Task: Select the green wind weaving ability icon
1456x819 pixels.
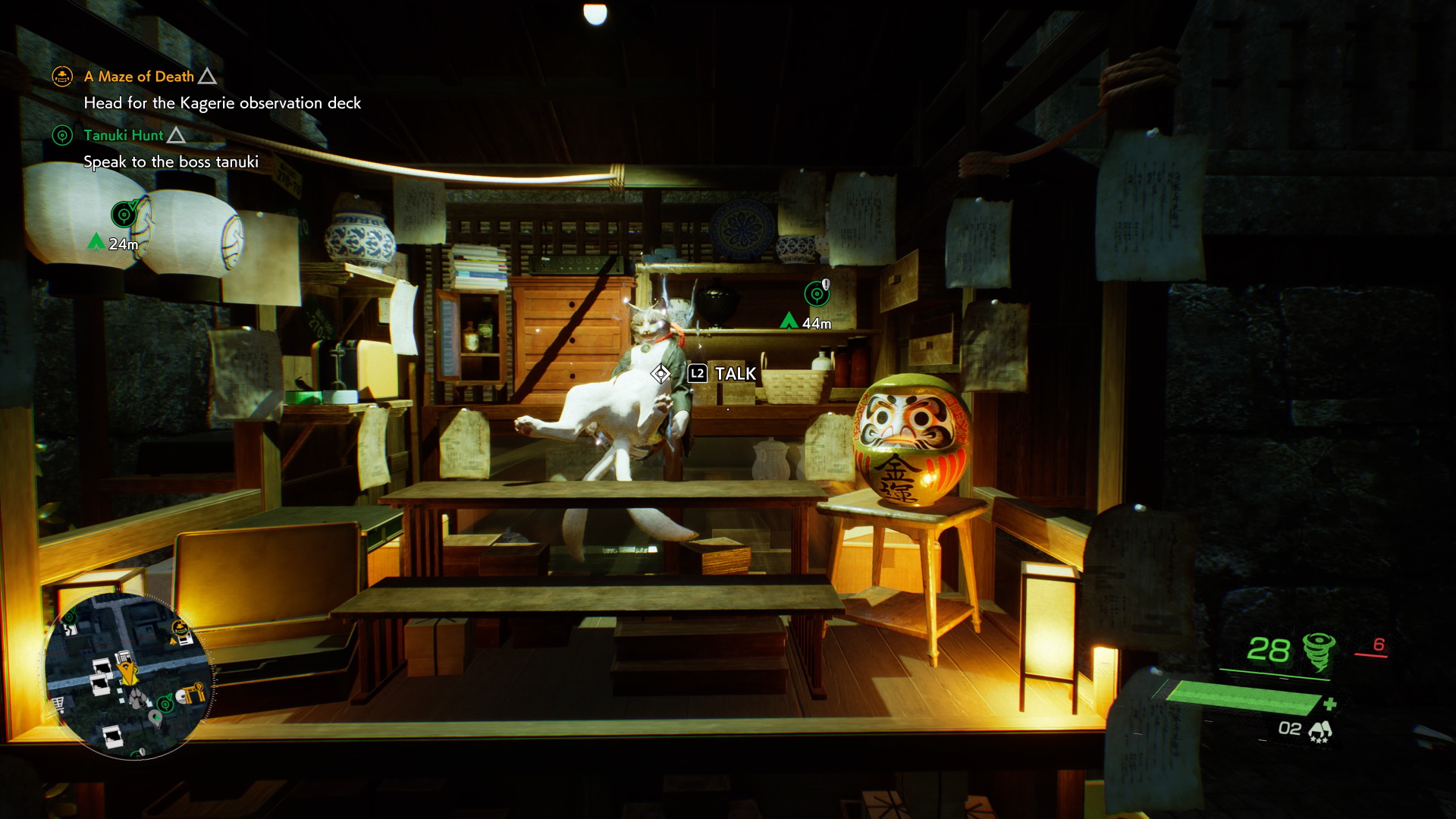Action: pos(1319,651)
